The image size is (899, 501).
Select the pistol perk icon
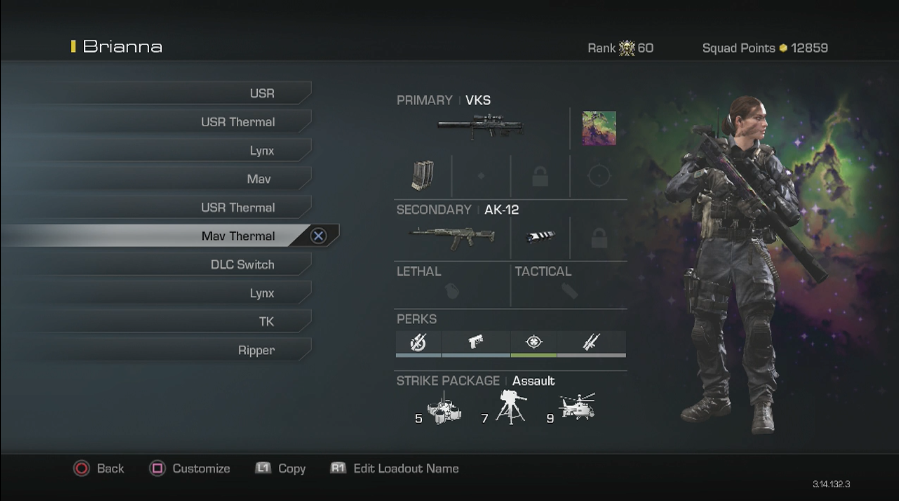(x=475, y=343)
